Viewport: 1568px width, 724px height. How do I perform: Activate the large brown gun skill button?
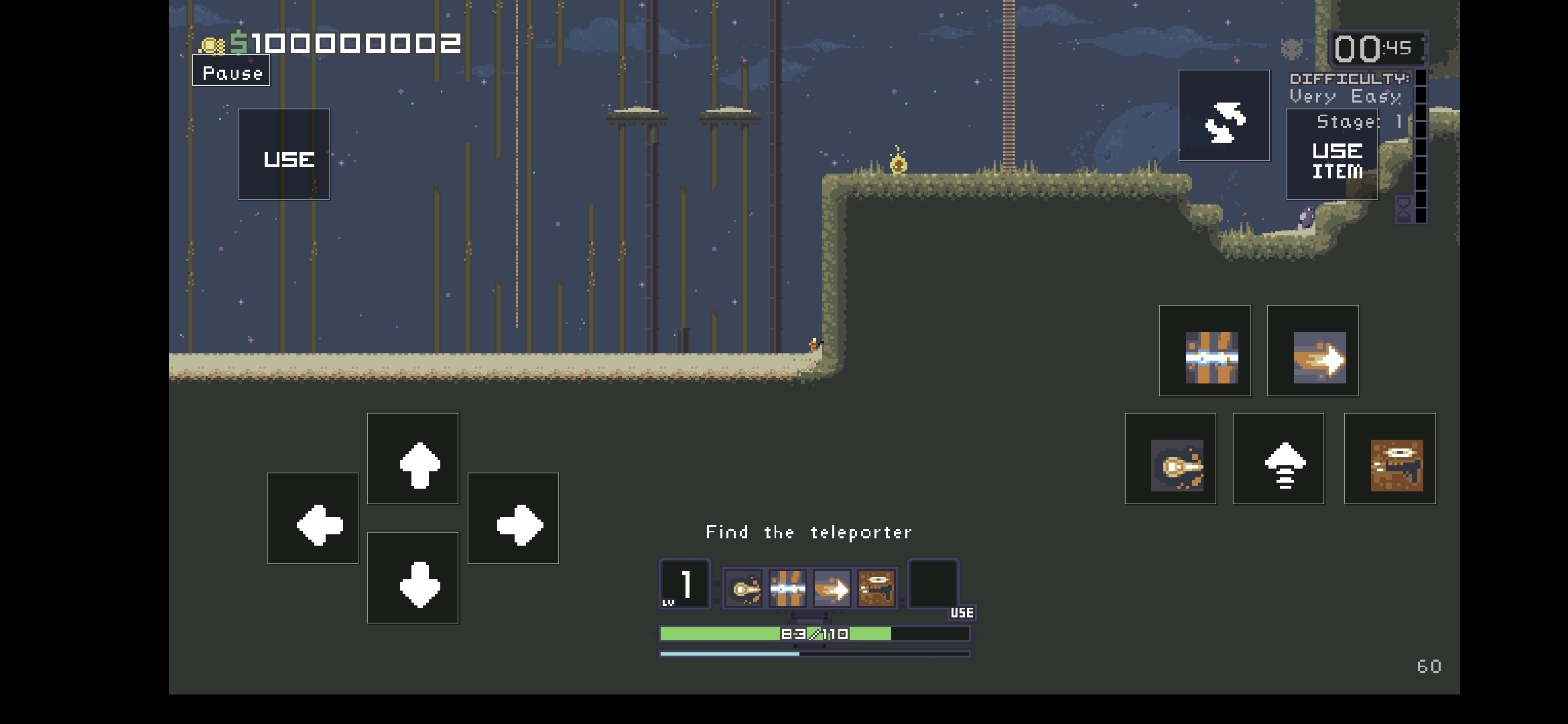[x=1390, y=459]
